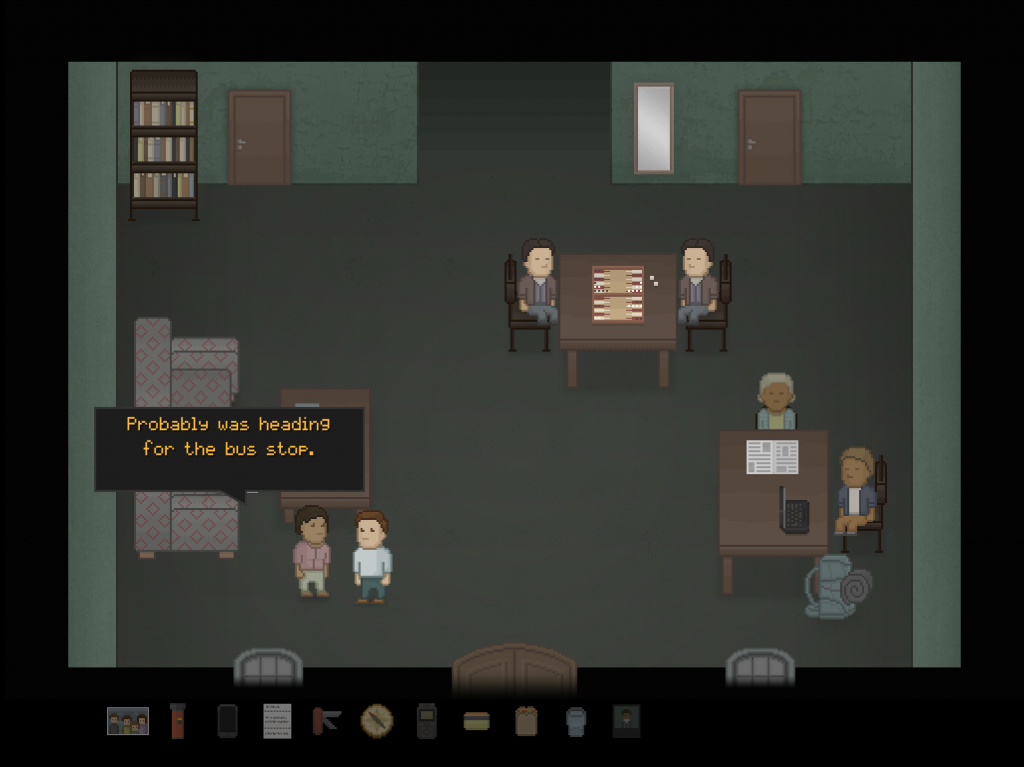Select the grey-blue bucket item
The width and height of the screenshot is (1024, 767).
pos(576,721)
